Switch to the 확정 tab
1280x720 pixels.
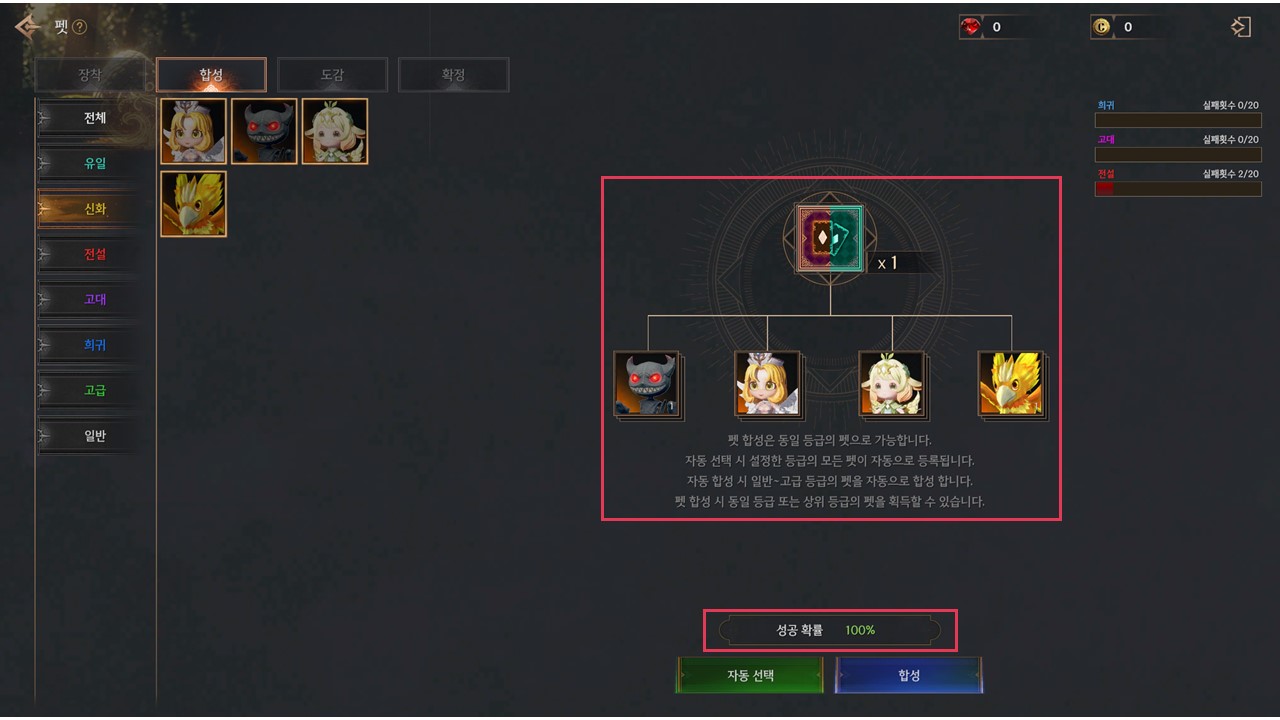tap(453, 75)
